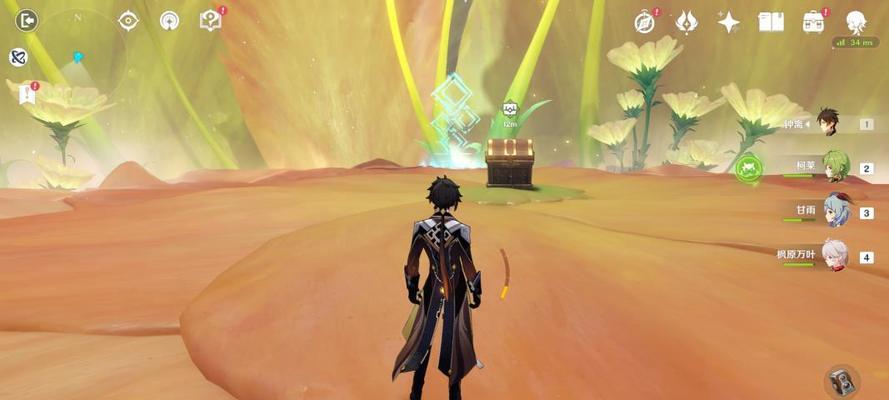Image resolution: width=889 pixels, height=400 pixels.
Task: Open the quest bookmark with exclamation mark
Action: pos(27,94)
